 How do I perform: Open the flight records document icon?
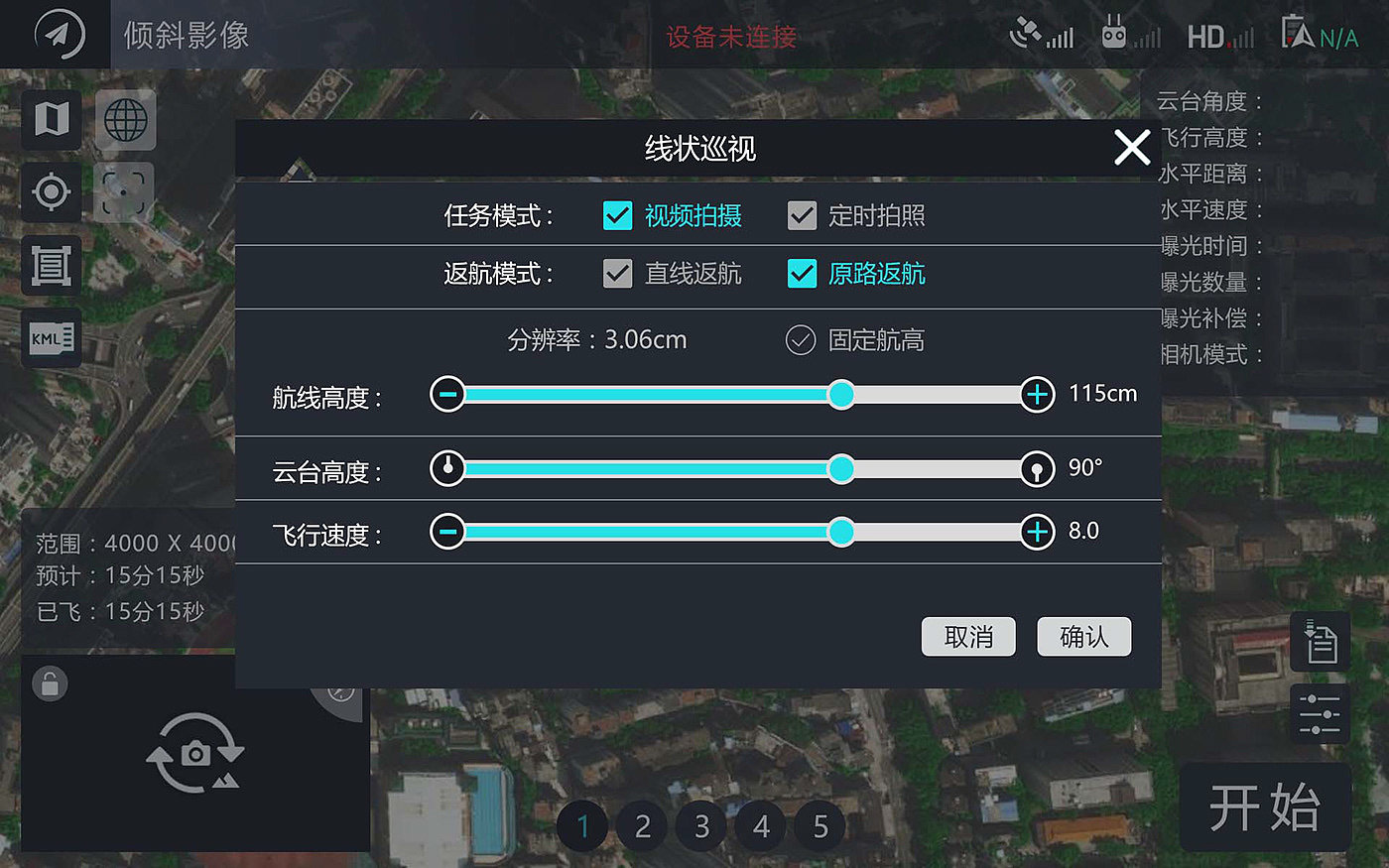[1320, 641]
